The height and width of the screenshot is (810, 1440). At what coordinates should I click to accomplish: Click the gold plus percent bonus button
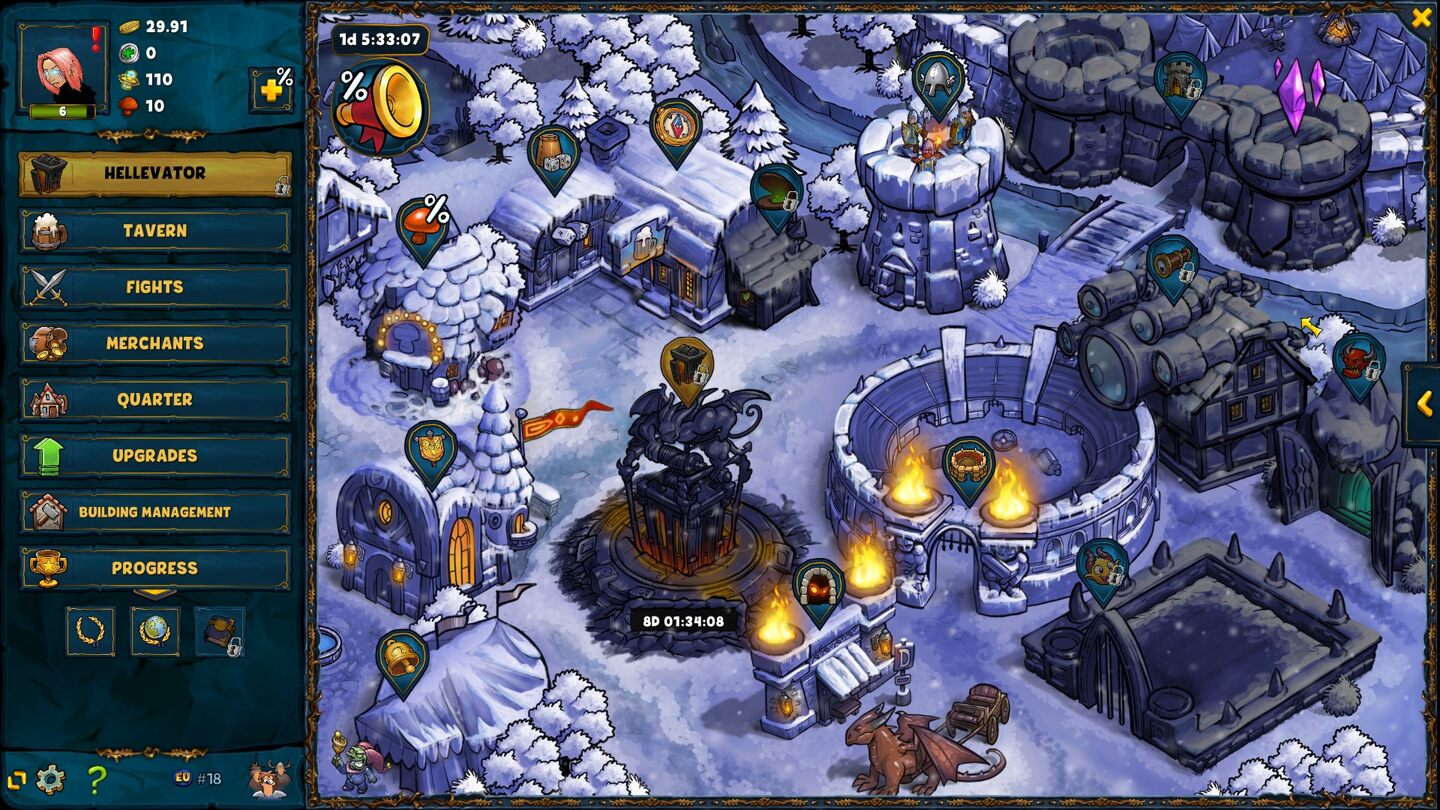271,89
